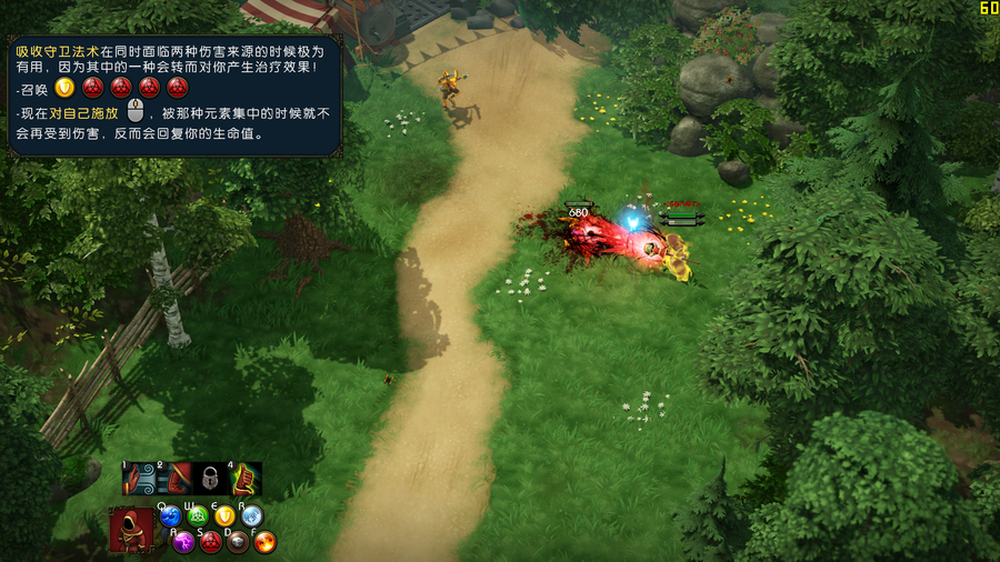Select the green life element orb
Image resolution: width=1000 pixels, height=562 pixels.
pyautogui.click(x=198, y=517)
